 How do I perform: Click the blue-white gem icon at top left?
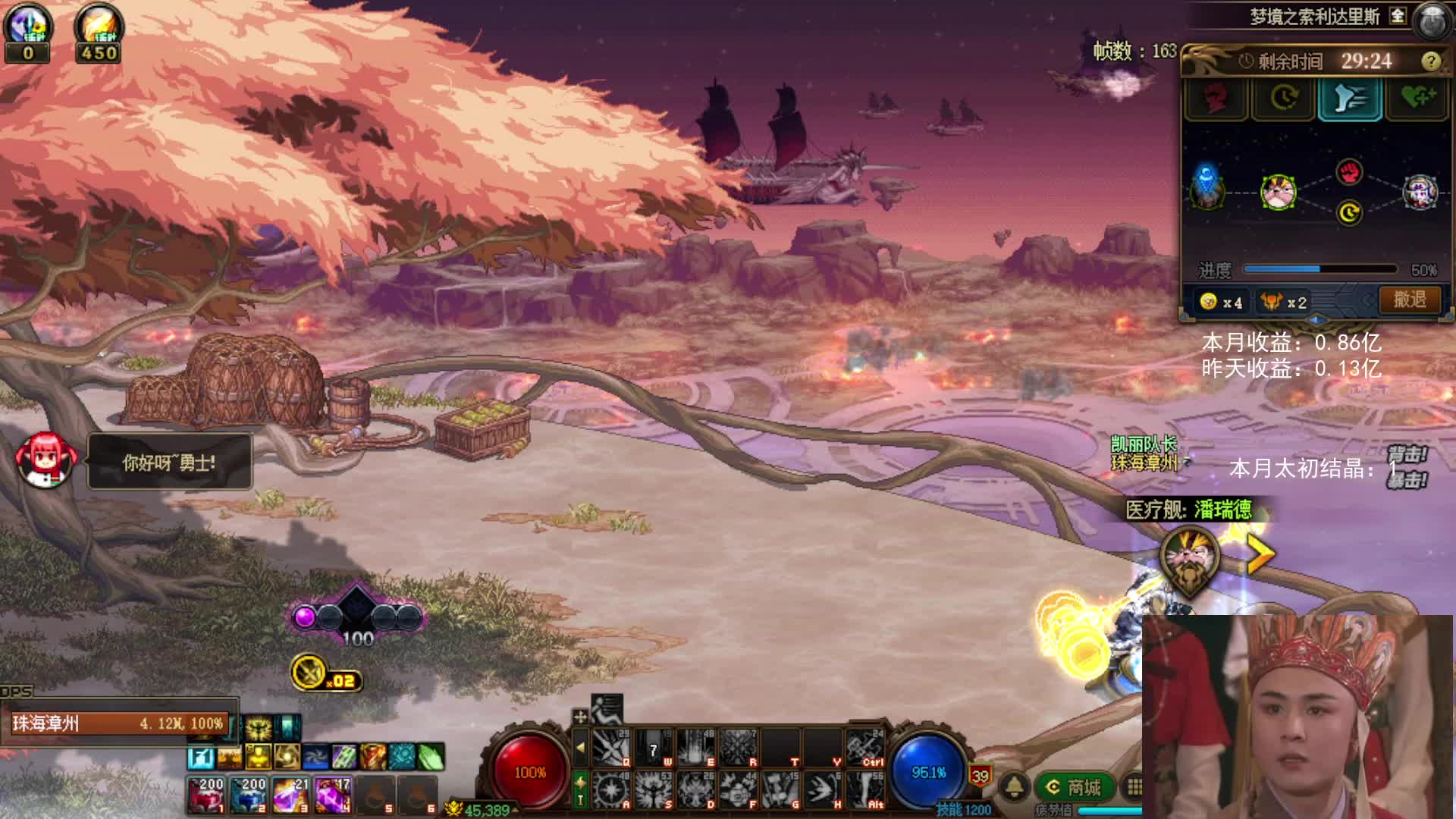[28, 24]
